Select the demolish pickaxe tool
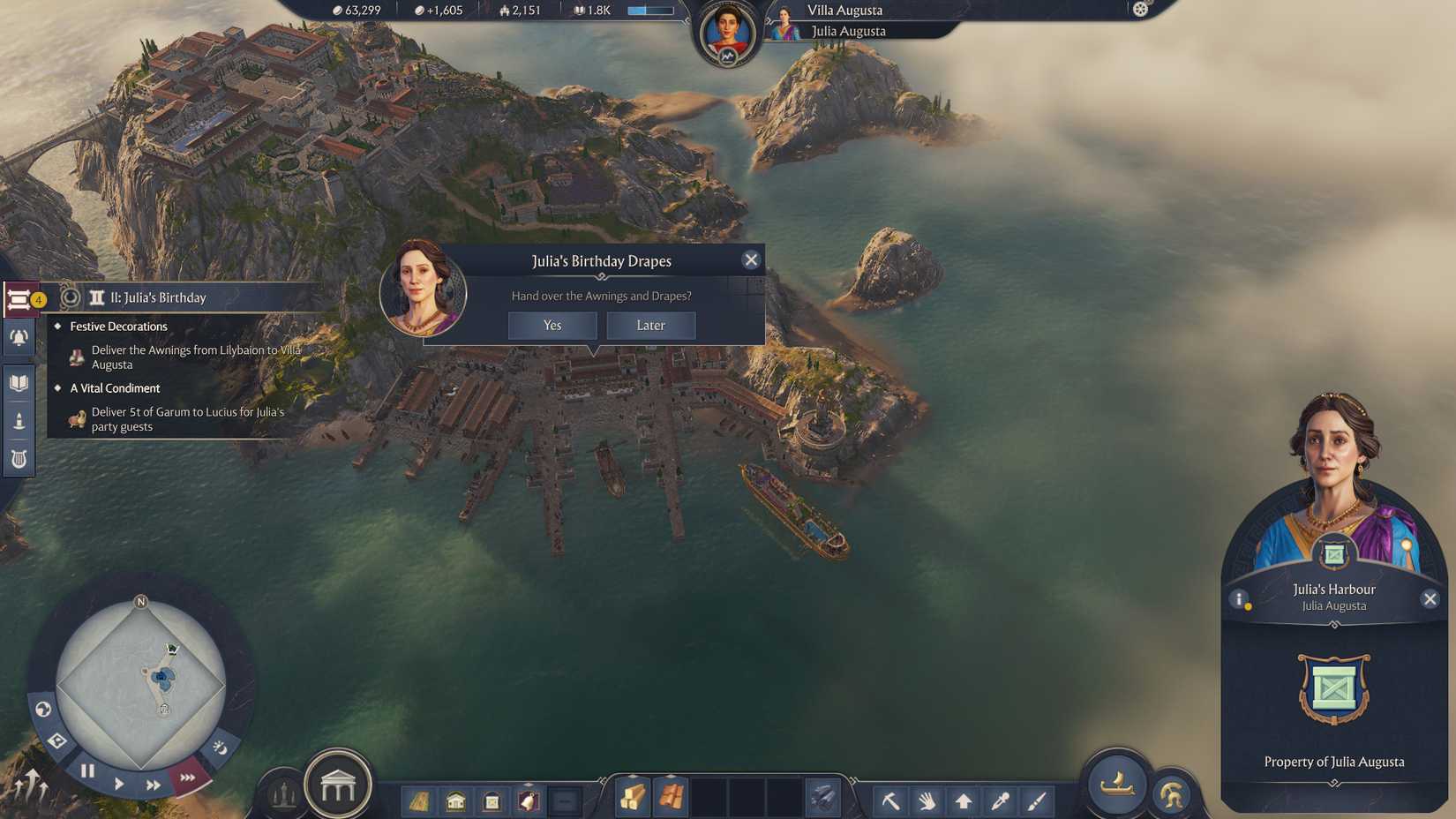 point(890,800)
